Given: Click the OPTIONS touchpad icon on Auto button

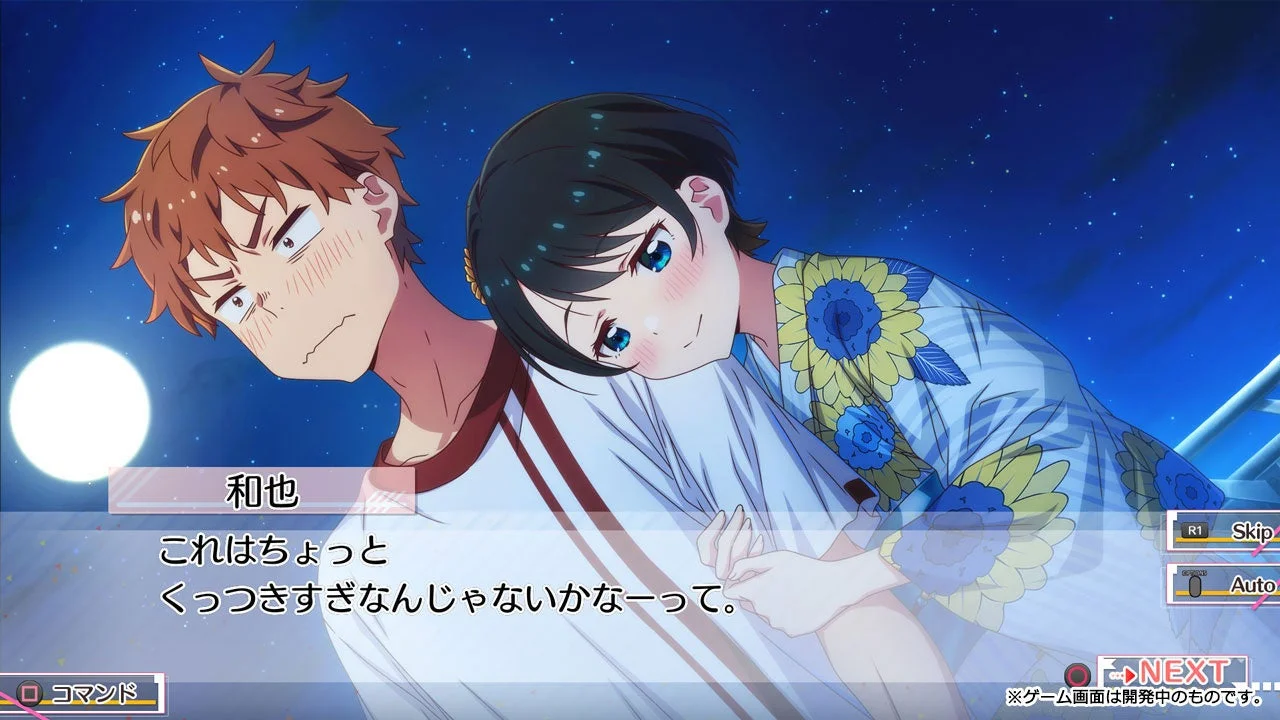Looking at the screenshot, I should tap(1195, 582).
